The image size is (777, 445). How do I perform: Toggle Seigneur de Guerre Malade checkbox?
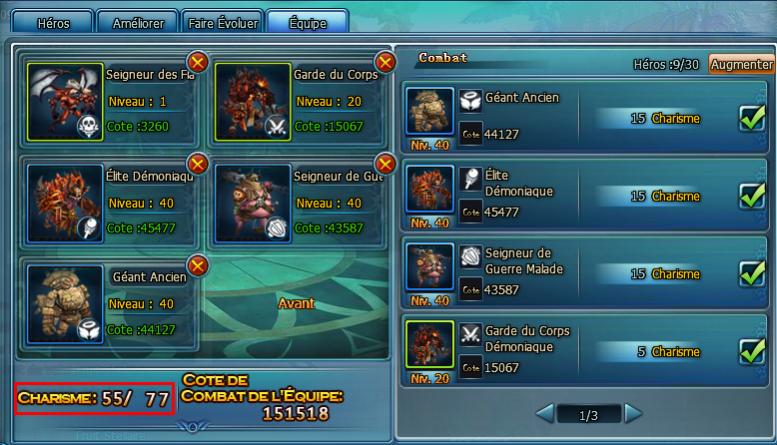coord(751,273)
